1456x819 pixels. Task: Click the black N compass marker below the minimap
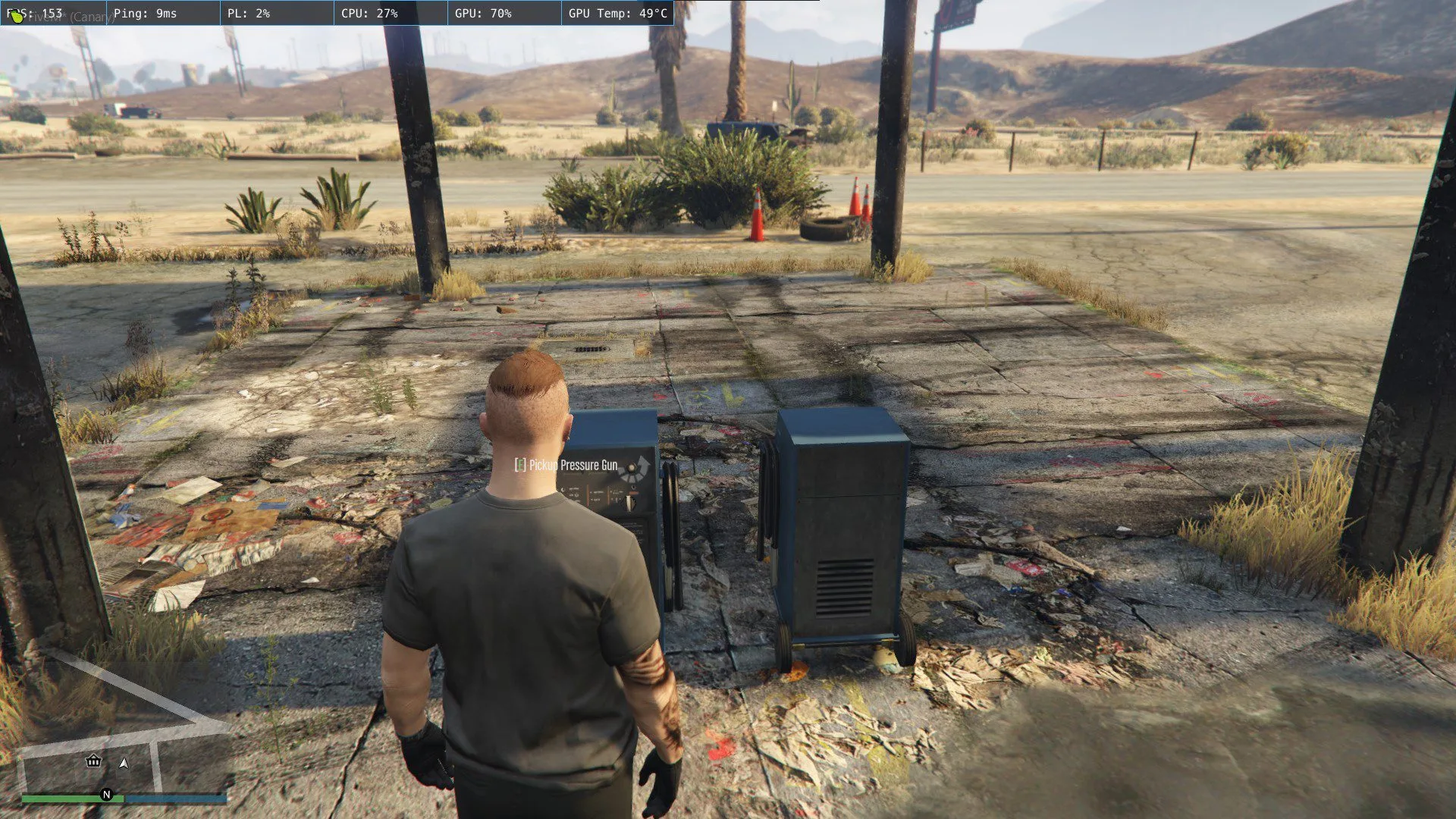tap(106, 796)
